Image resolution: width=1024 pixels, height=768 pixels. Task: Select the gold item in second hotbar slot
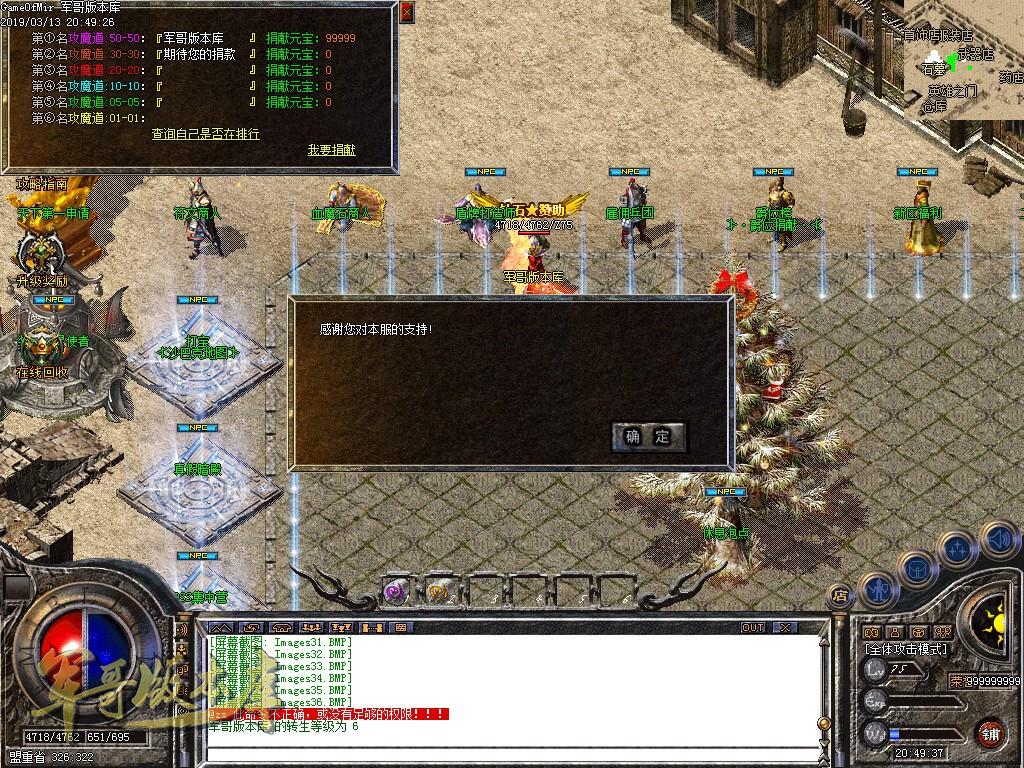click(x=438, y=591)
